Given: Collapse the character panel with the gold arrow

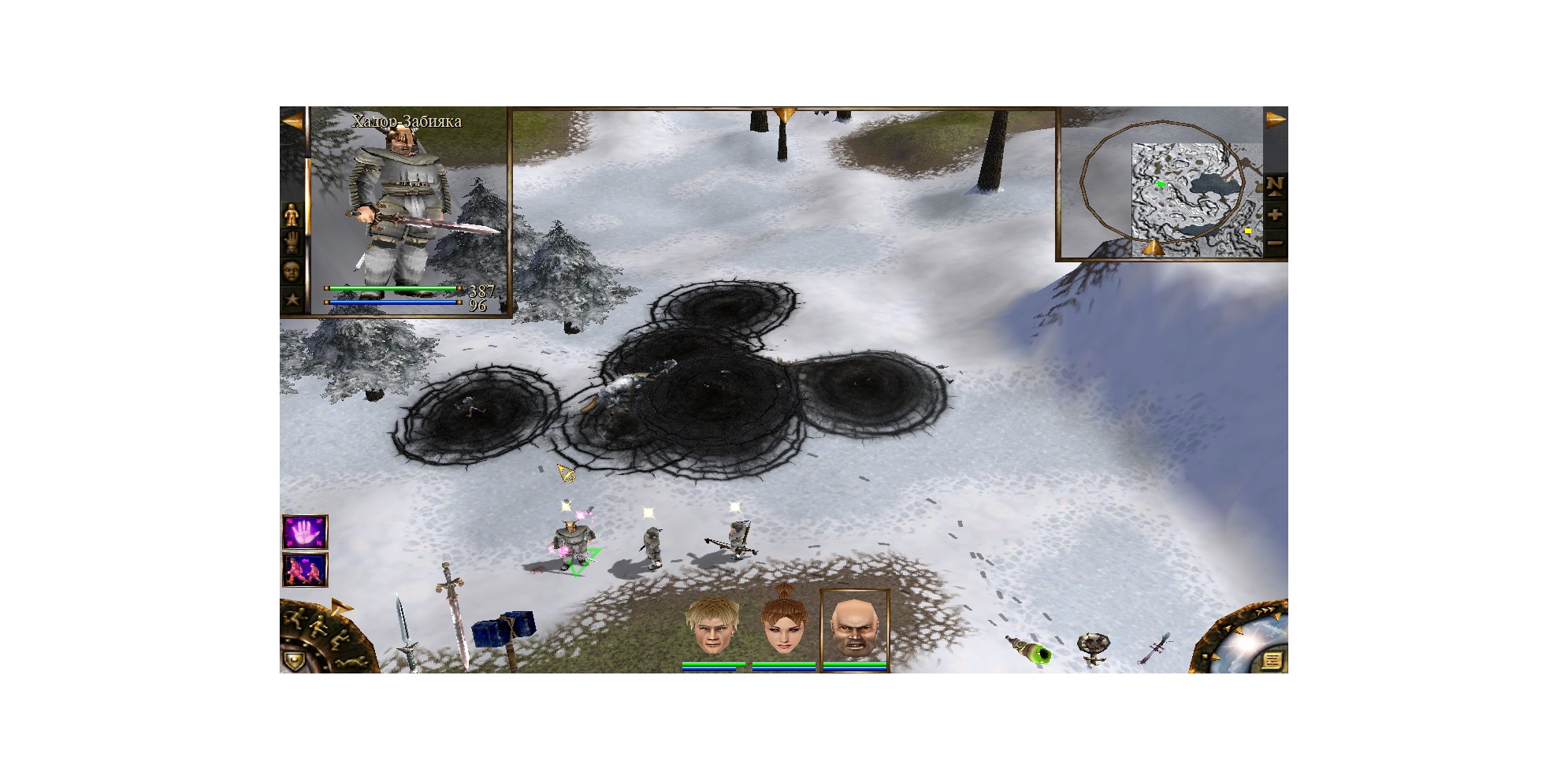Looking at the screenshot, I should pyautogui.click(x=292, y=121).
